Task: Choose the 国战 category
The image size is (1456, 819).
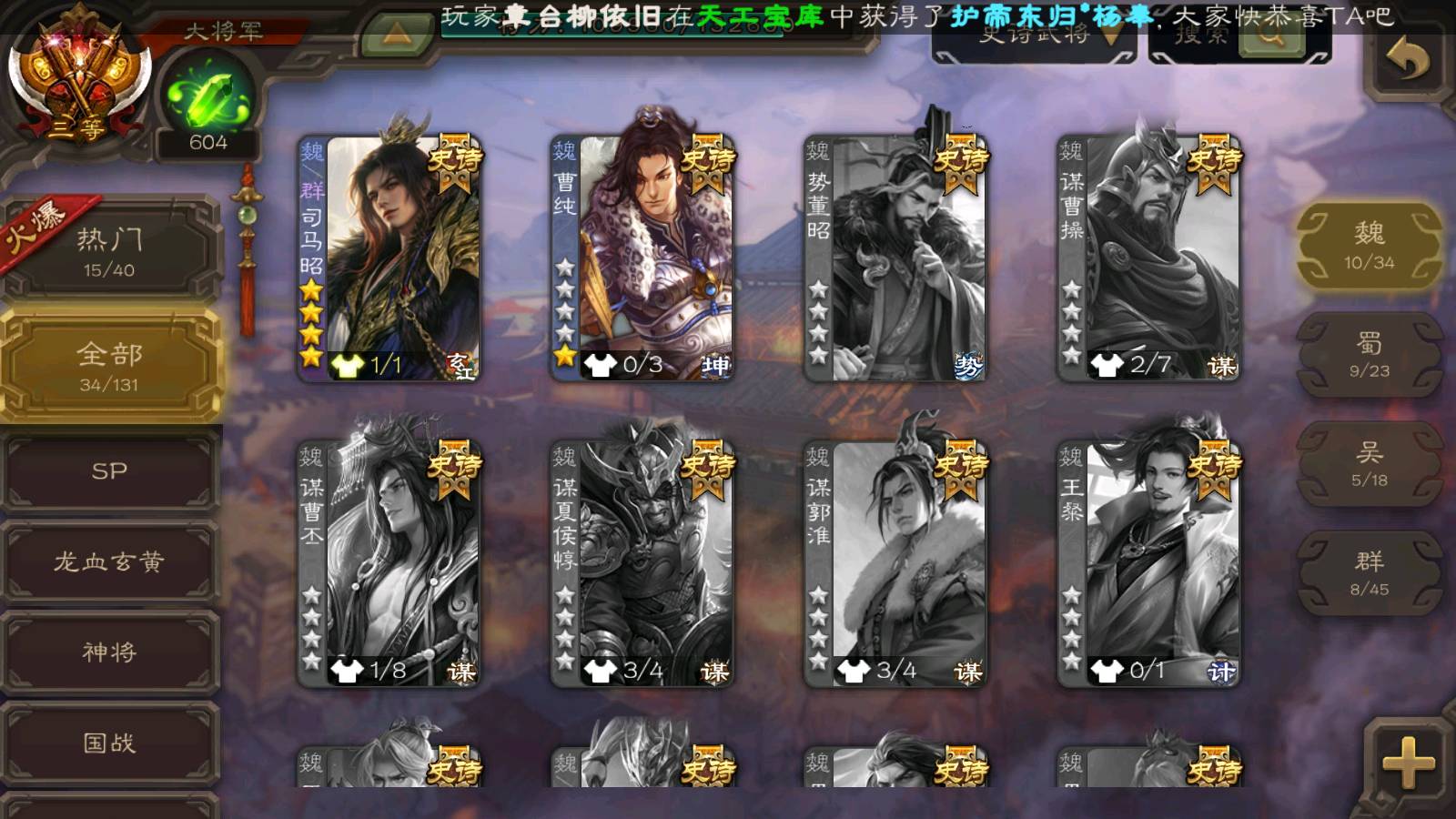Action: 109,743
